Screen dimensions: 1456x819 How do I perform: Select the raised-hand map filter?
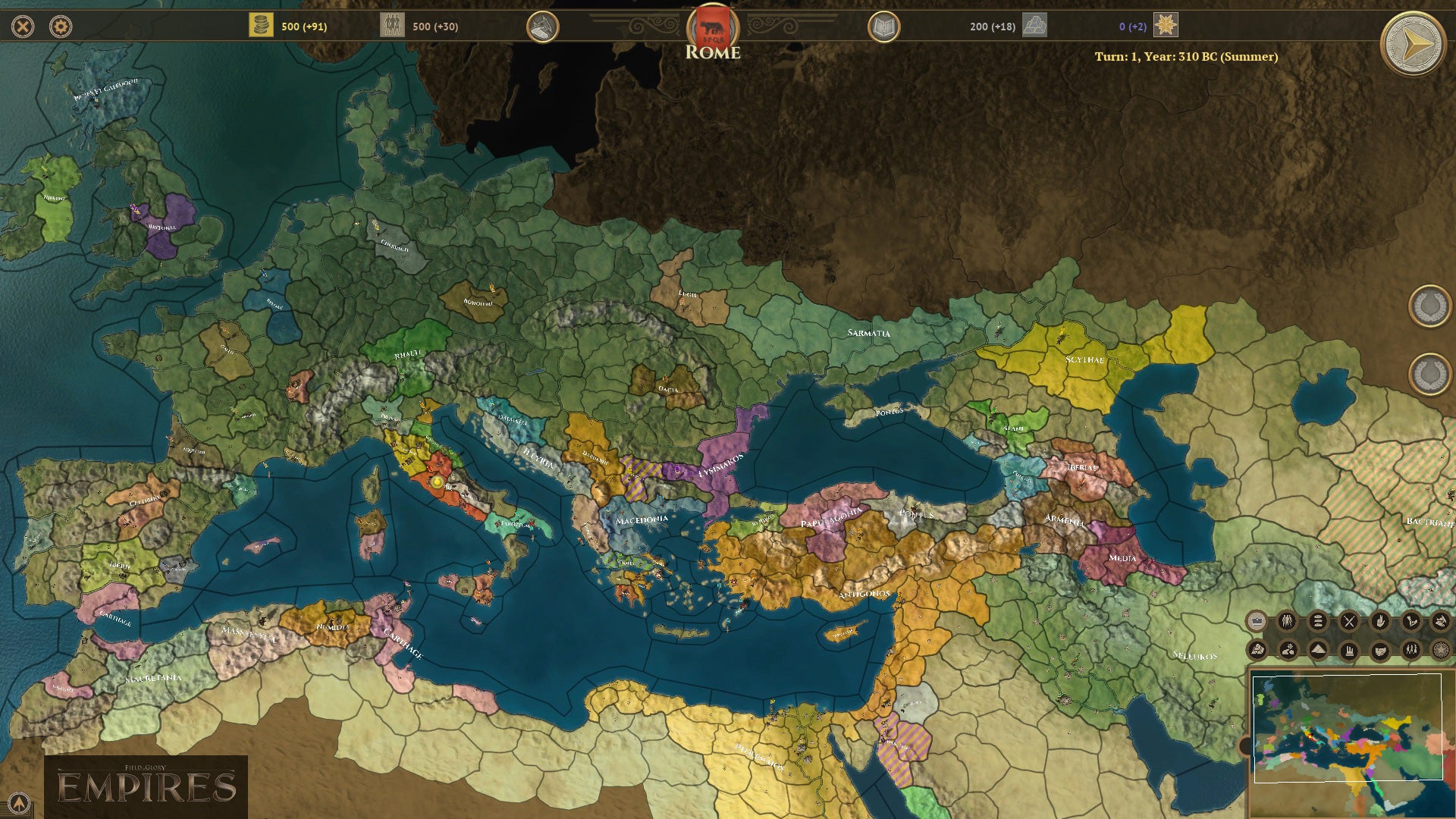pos(1380,622)
